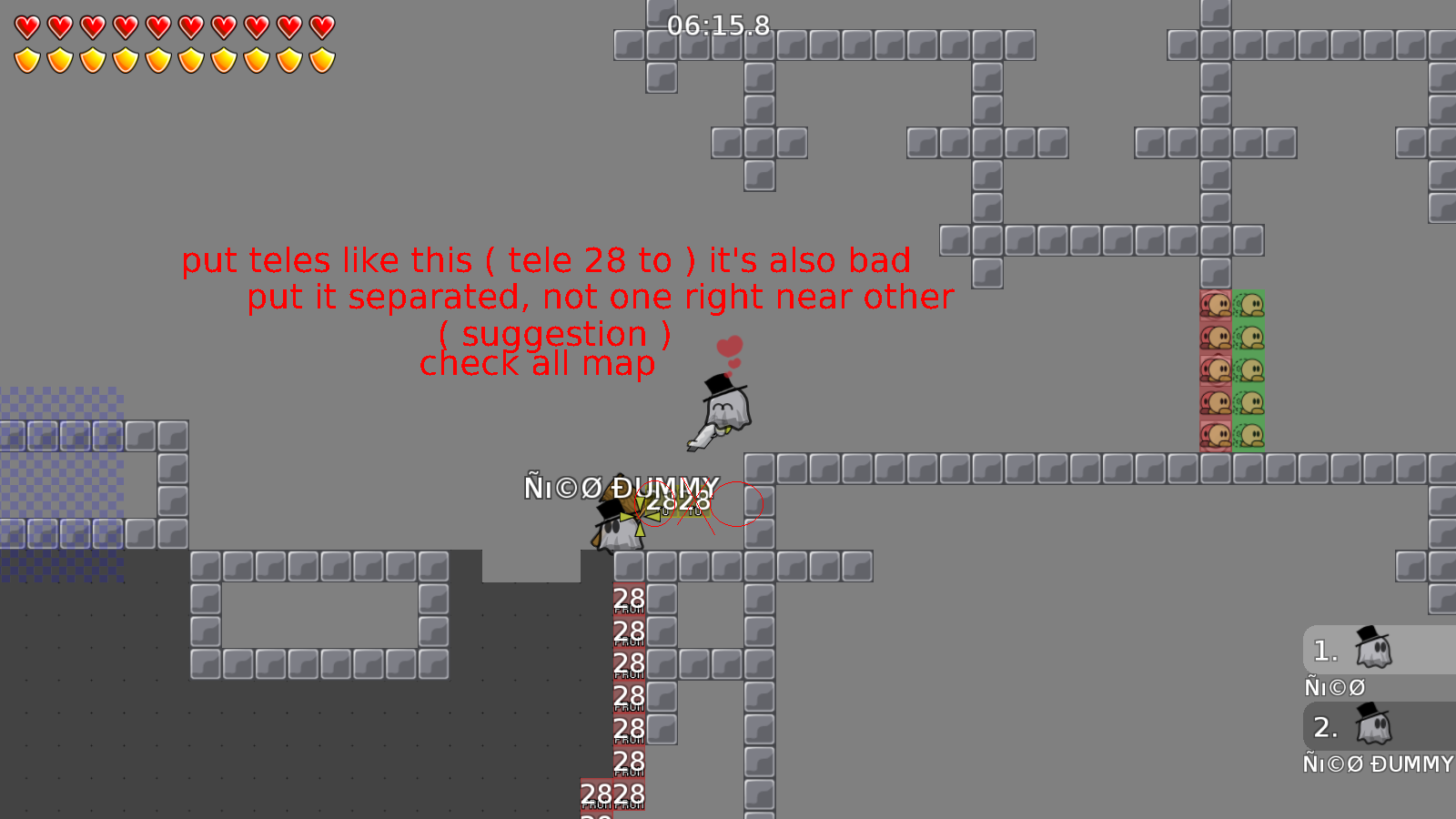
Task: Click the scoreboard entry labeled 'Ñı©Ø'
Action: pyautogui.click(x=1335, y=686)
